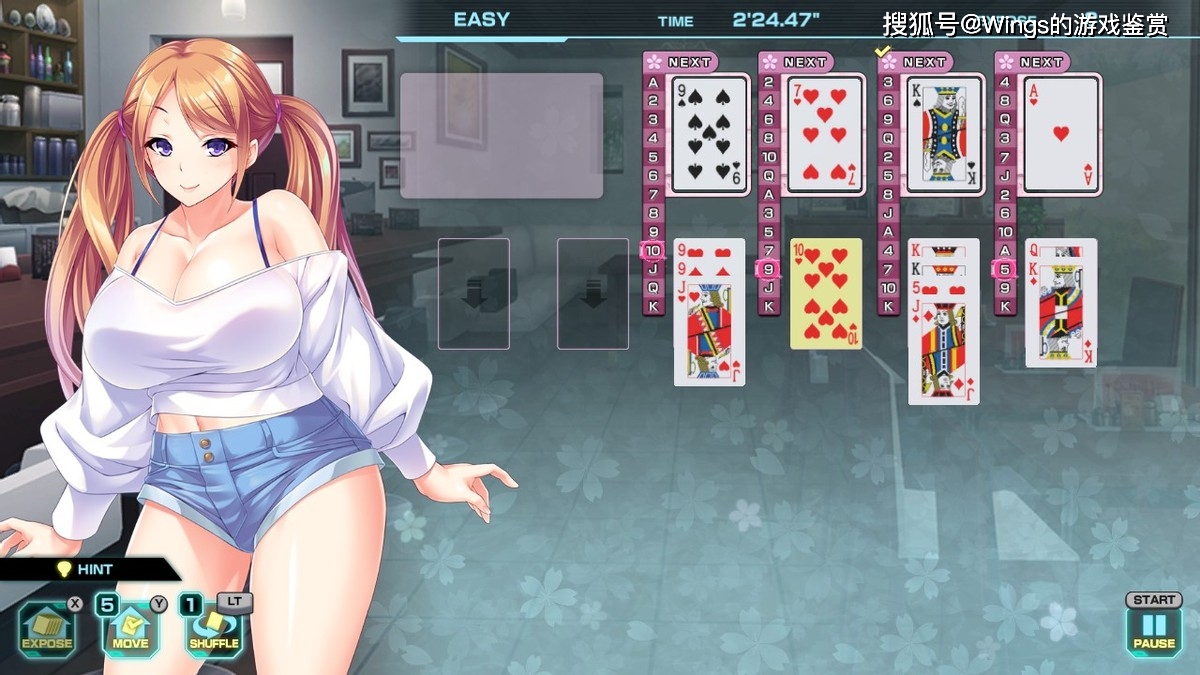Screen dimensions: 1200x675
Task: Pick the Jack of diamonds card
Action: click(x=943, y=351)
